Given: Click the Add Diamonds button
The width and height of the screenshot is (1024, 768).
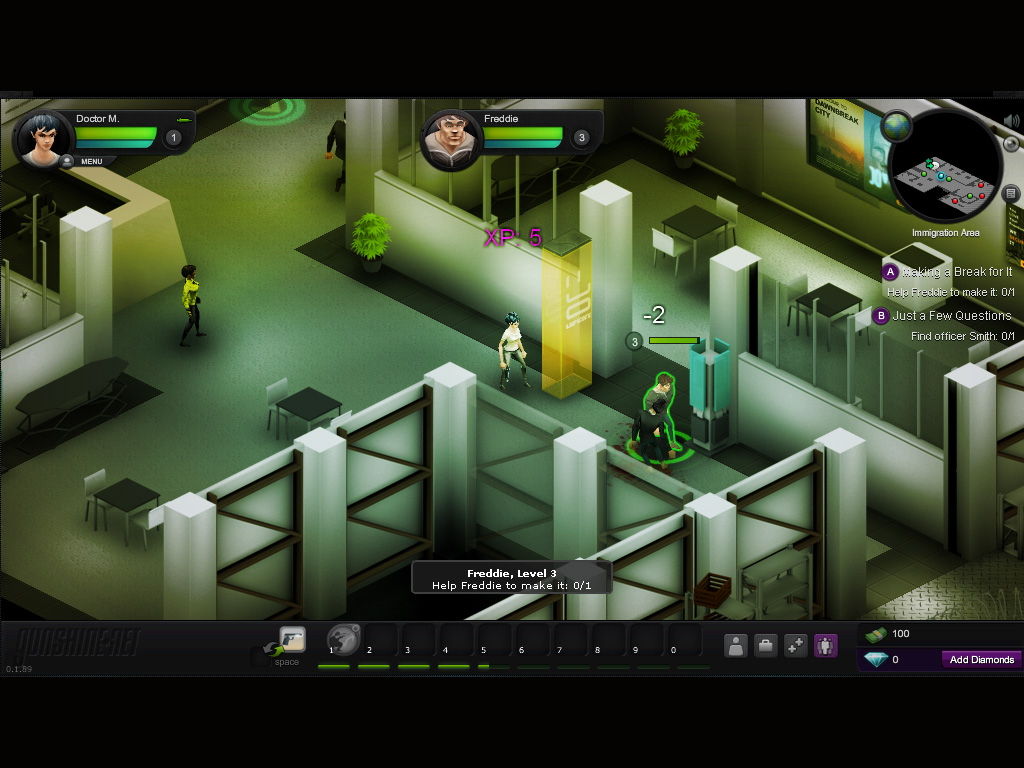Looking at the screenshot, I should (981, 660).
